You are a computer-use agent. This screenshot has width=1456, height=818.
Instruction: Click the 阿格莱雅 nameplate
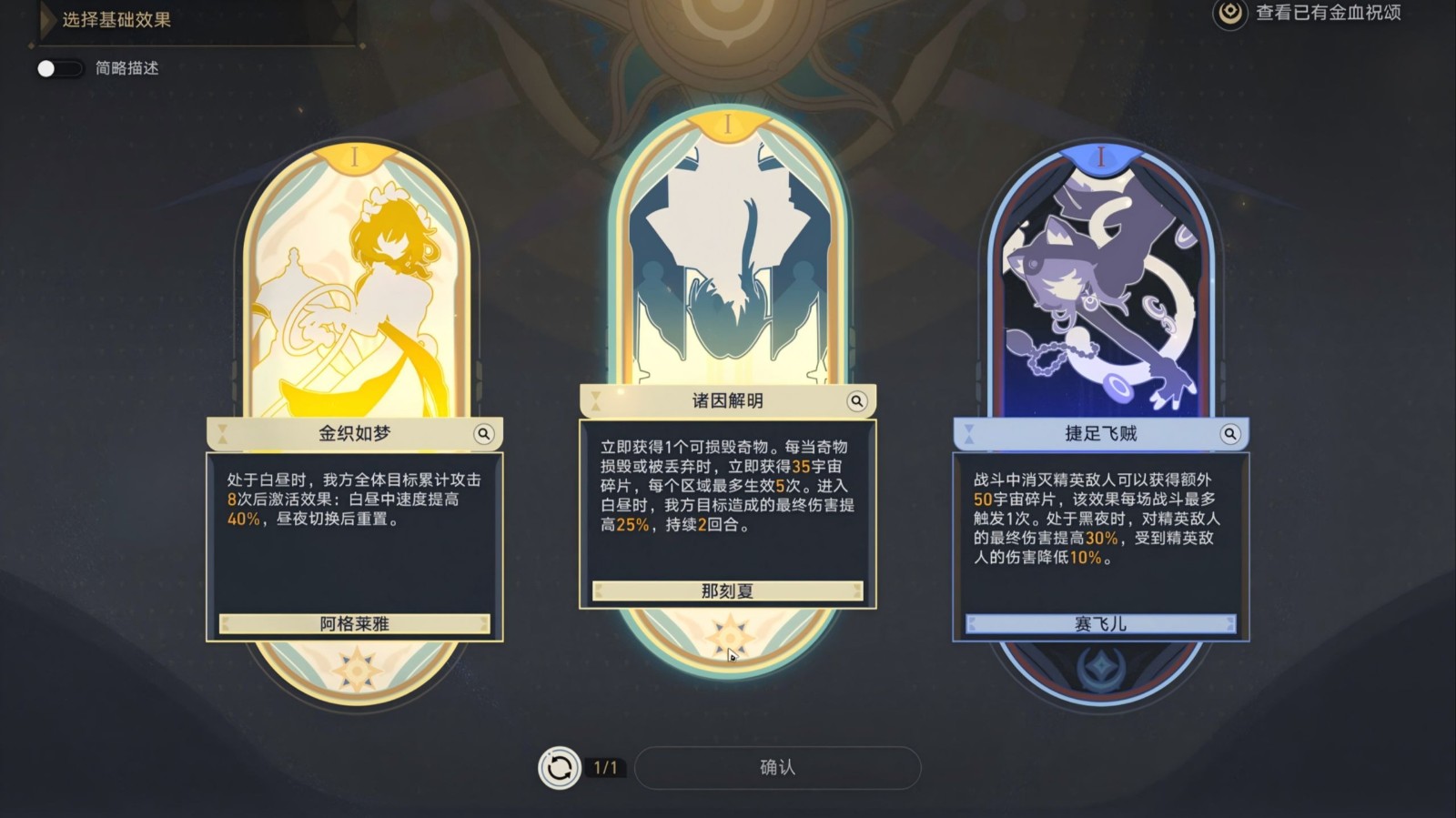[356, 624]
